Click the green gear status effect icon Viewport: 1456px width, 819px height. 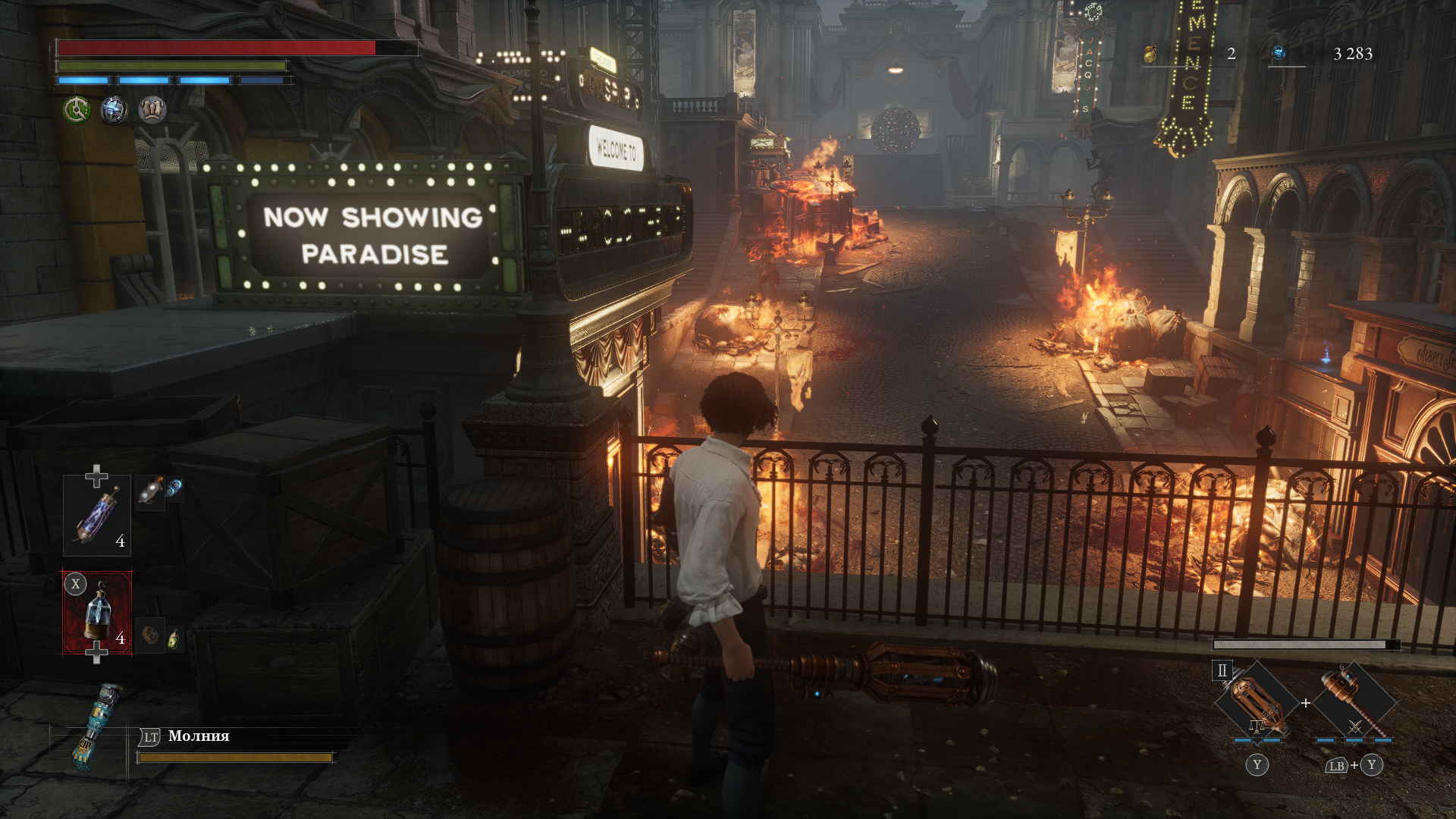pyautogui.click(x=77, y=111)
